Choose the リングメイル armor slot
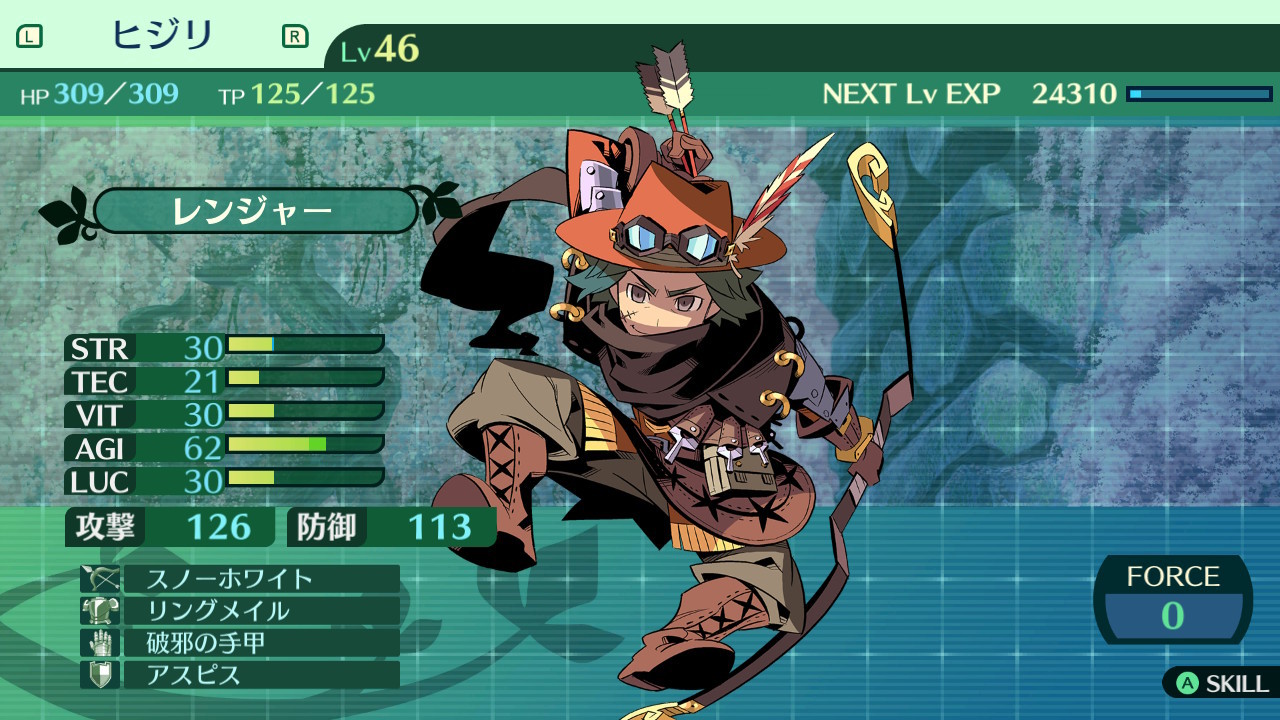 pos(240,611)
